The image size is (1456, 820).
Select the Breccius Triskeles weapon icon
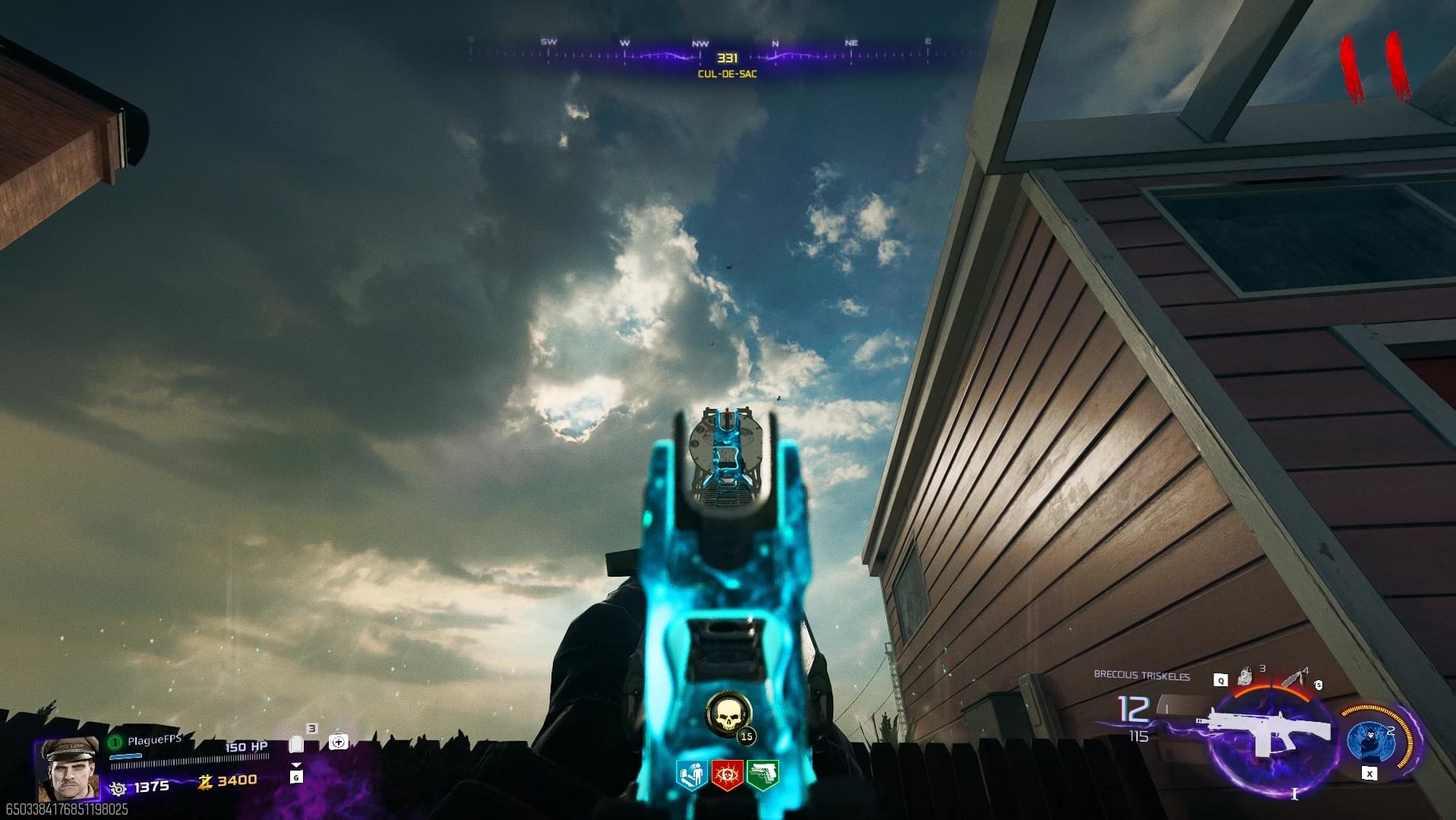click(x=1265, y=731)
